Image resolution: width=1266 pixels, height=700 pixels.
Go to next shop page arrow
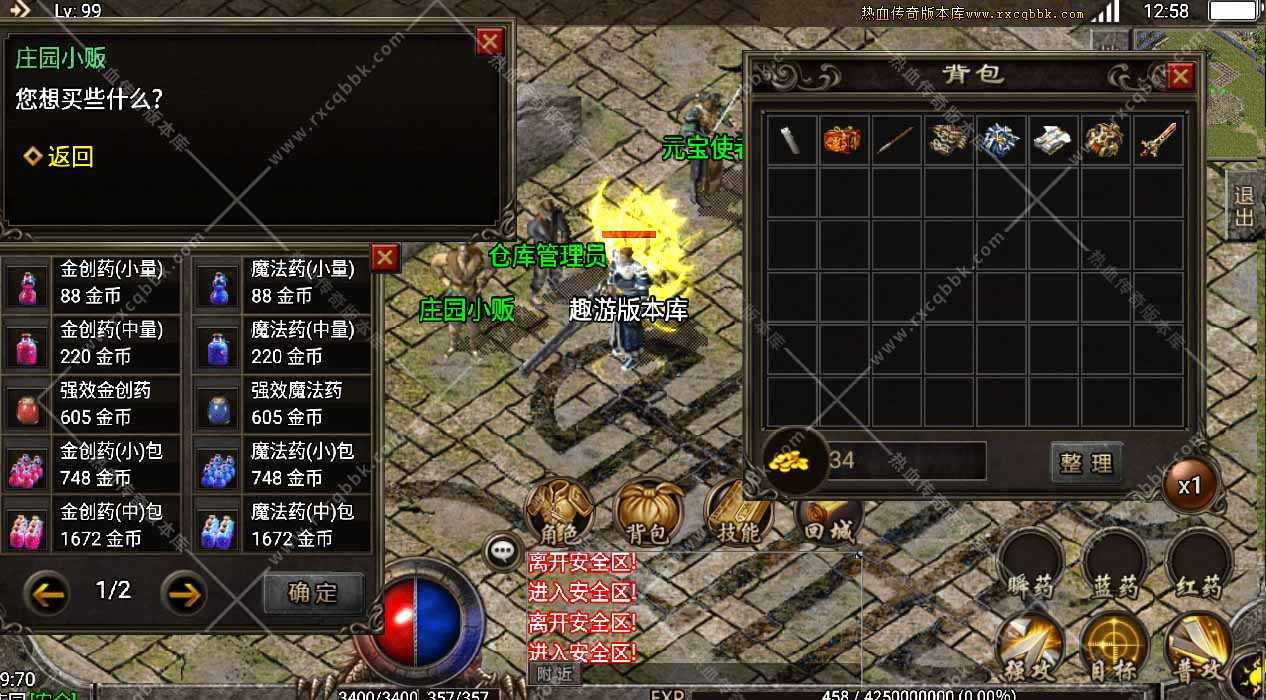pos(184,593)
